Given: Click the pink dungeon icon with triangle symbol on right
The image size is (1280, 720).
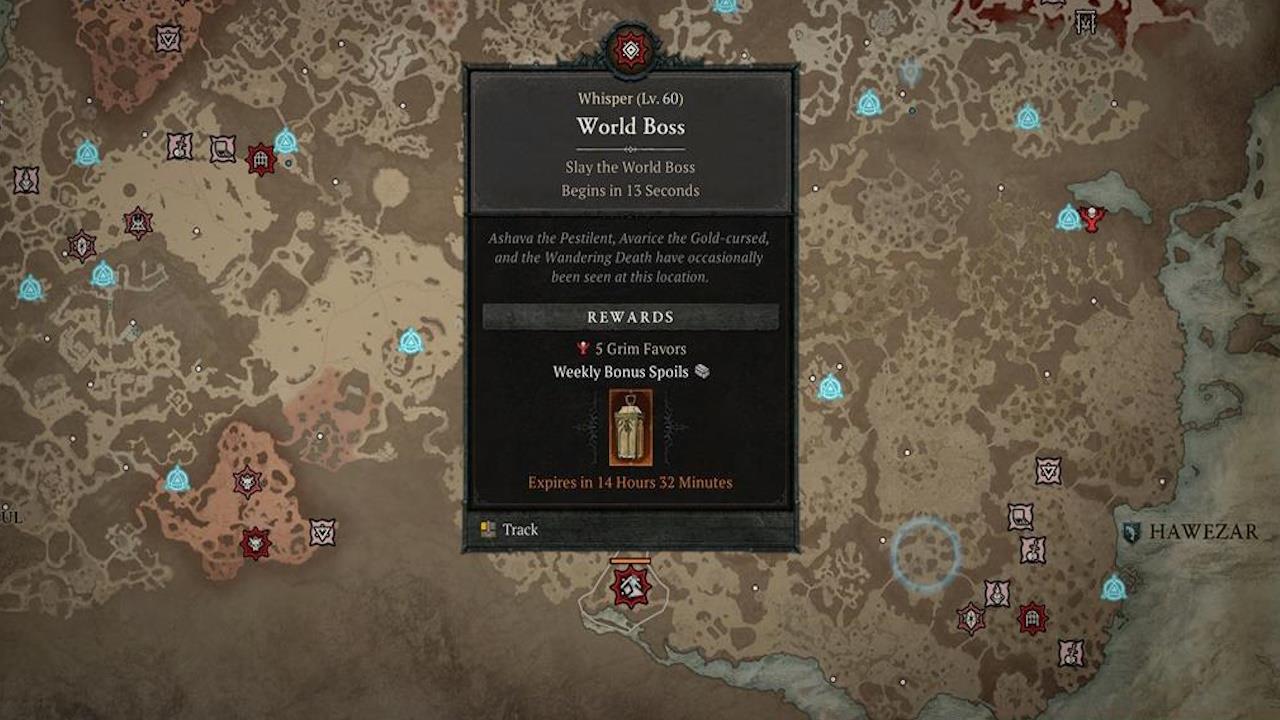Looking at the screenshot, I should click(x=1048, y=470).
